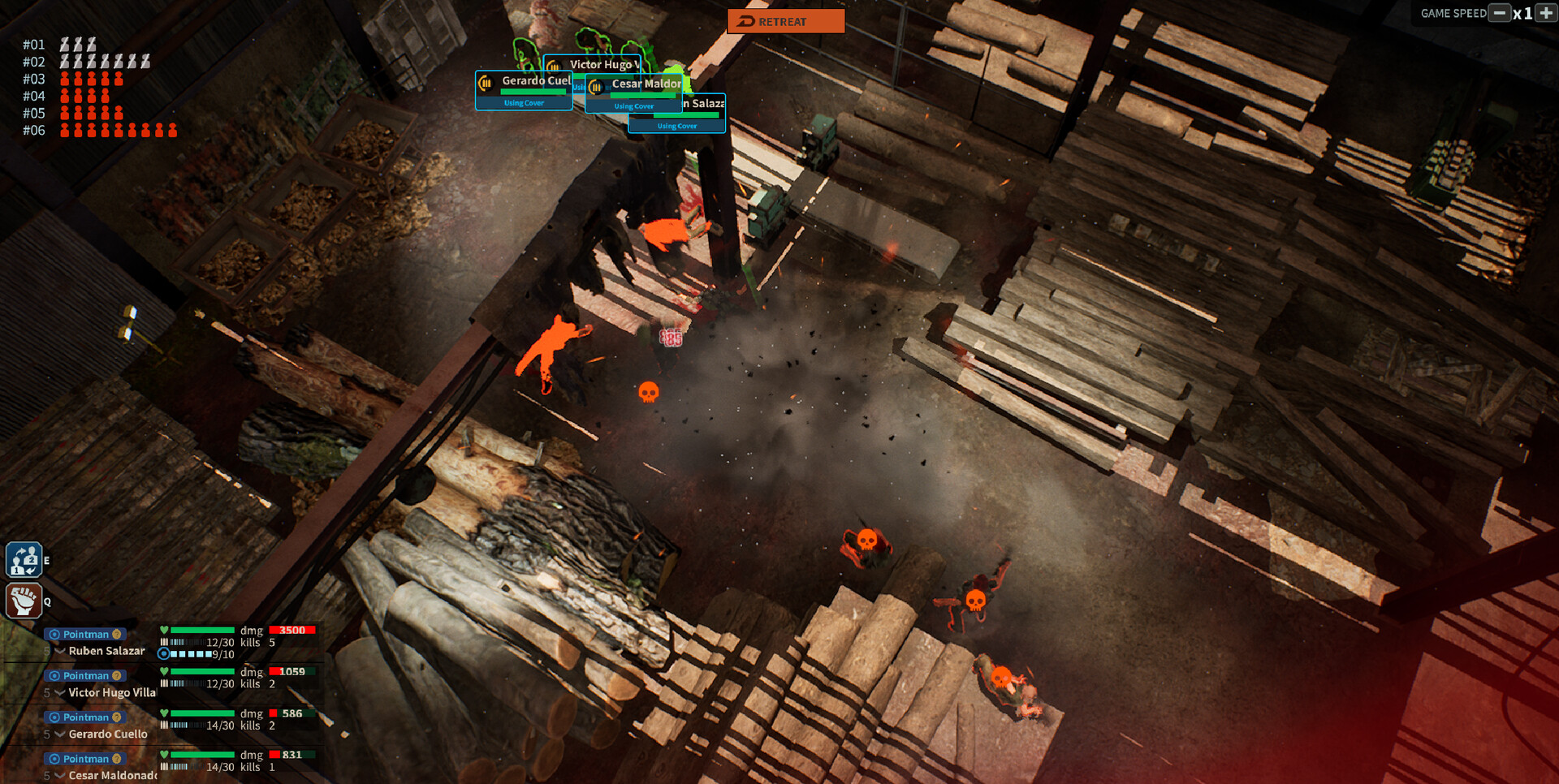Select squad row #01 in the top-left list
The width and height of the screenshot is (1559, 784).
click(34, 45)
